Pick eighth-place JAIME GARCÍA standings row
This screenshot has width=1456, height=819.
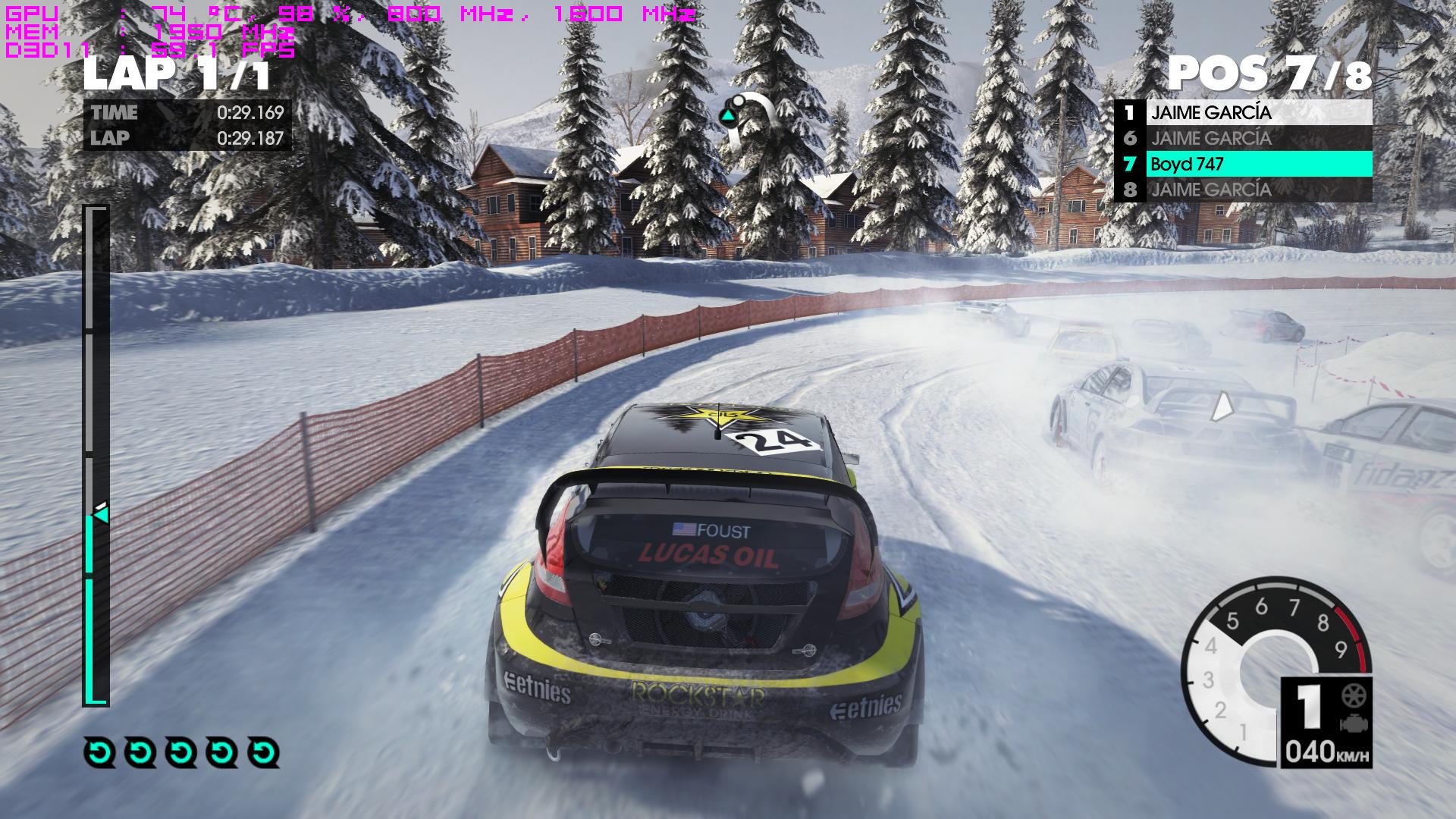click(1244, 190)
